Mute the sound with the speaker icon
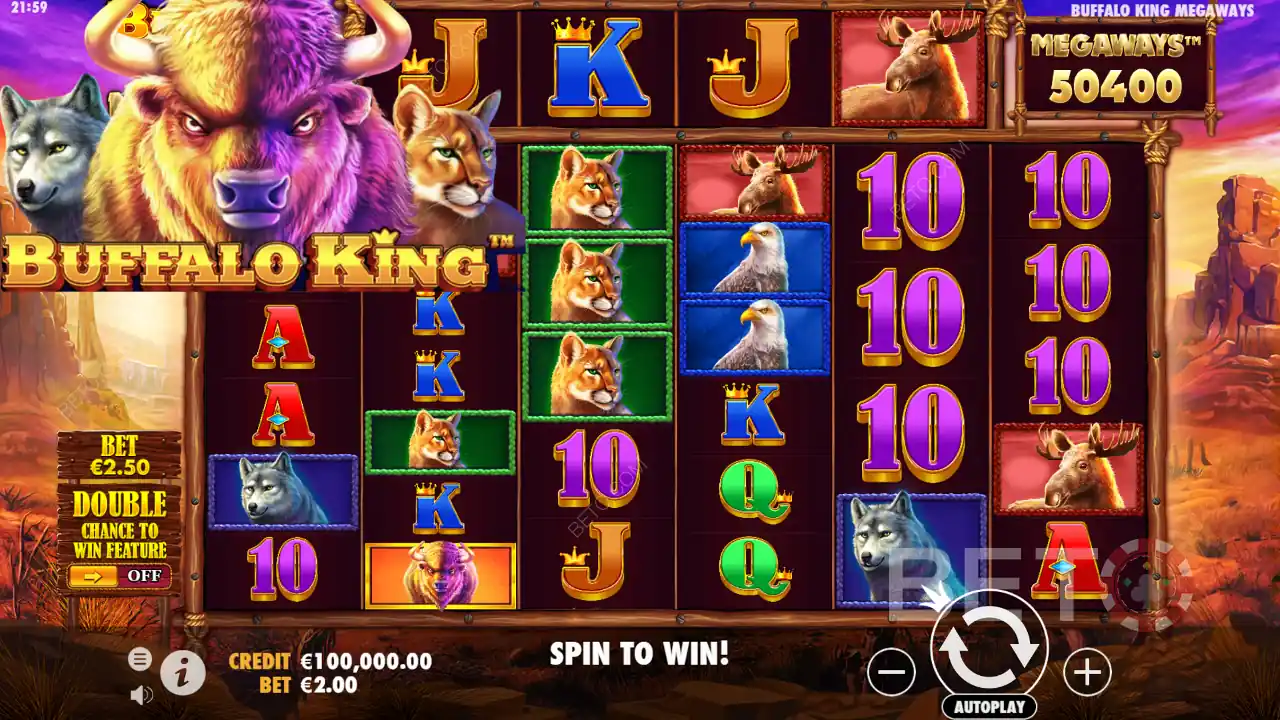 pyautogui.click(x=141, y=694)
